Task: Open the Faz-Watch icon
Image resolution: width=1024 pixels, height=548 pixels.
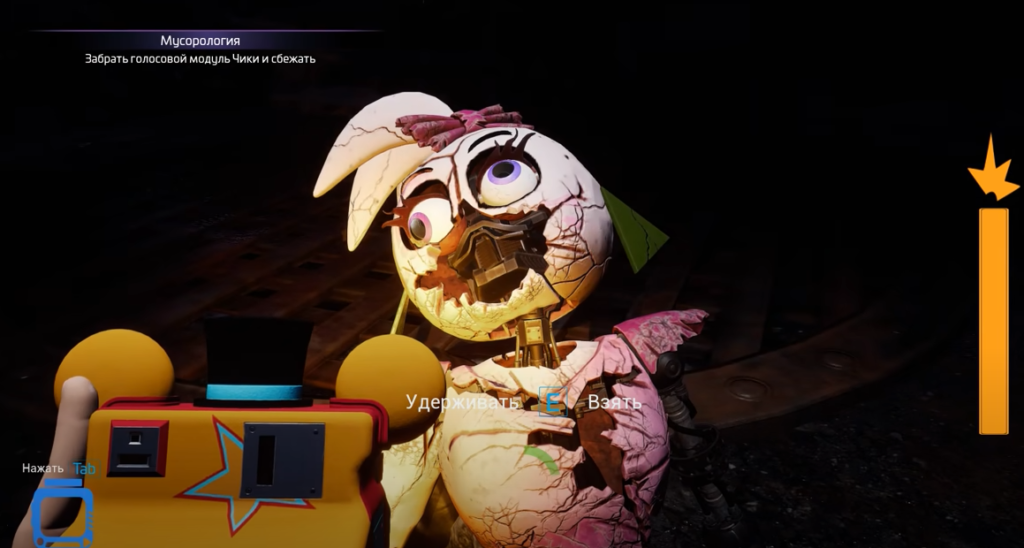Action: tap(61, 514)
